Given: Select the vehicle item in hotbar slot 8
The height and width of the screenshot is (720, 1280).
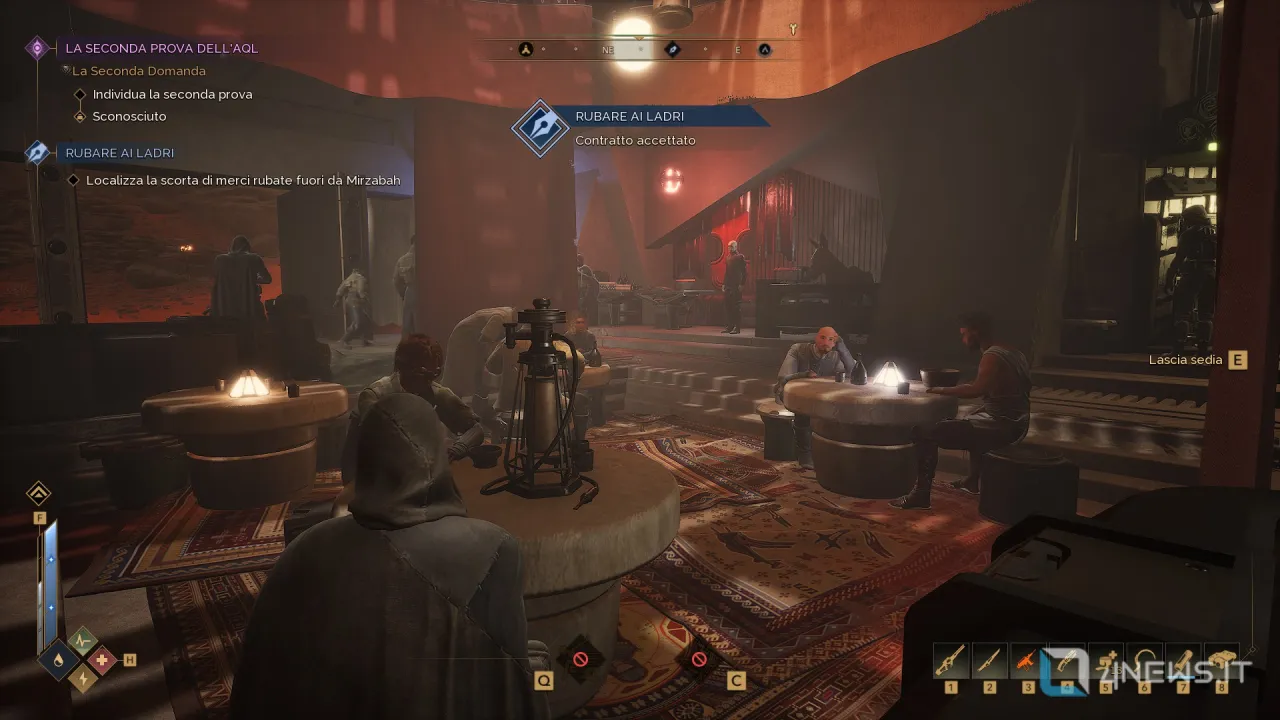Looking at the screenshot, I should (x=1221, y=660).
